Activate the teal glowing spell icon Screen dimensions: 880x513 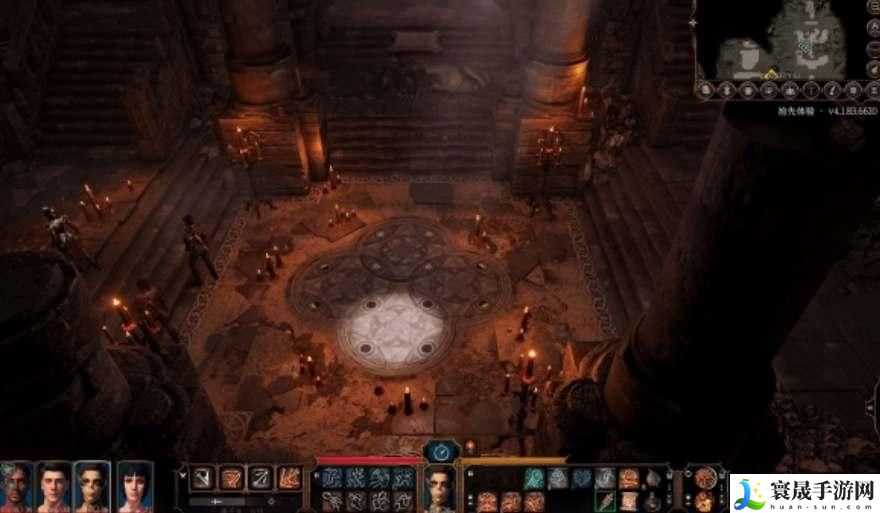(535, 478)
